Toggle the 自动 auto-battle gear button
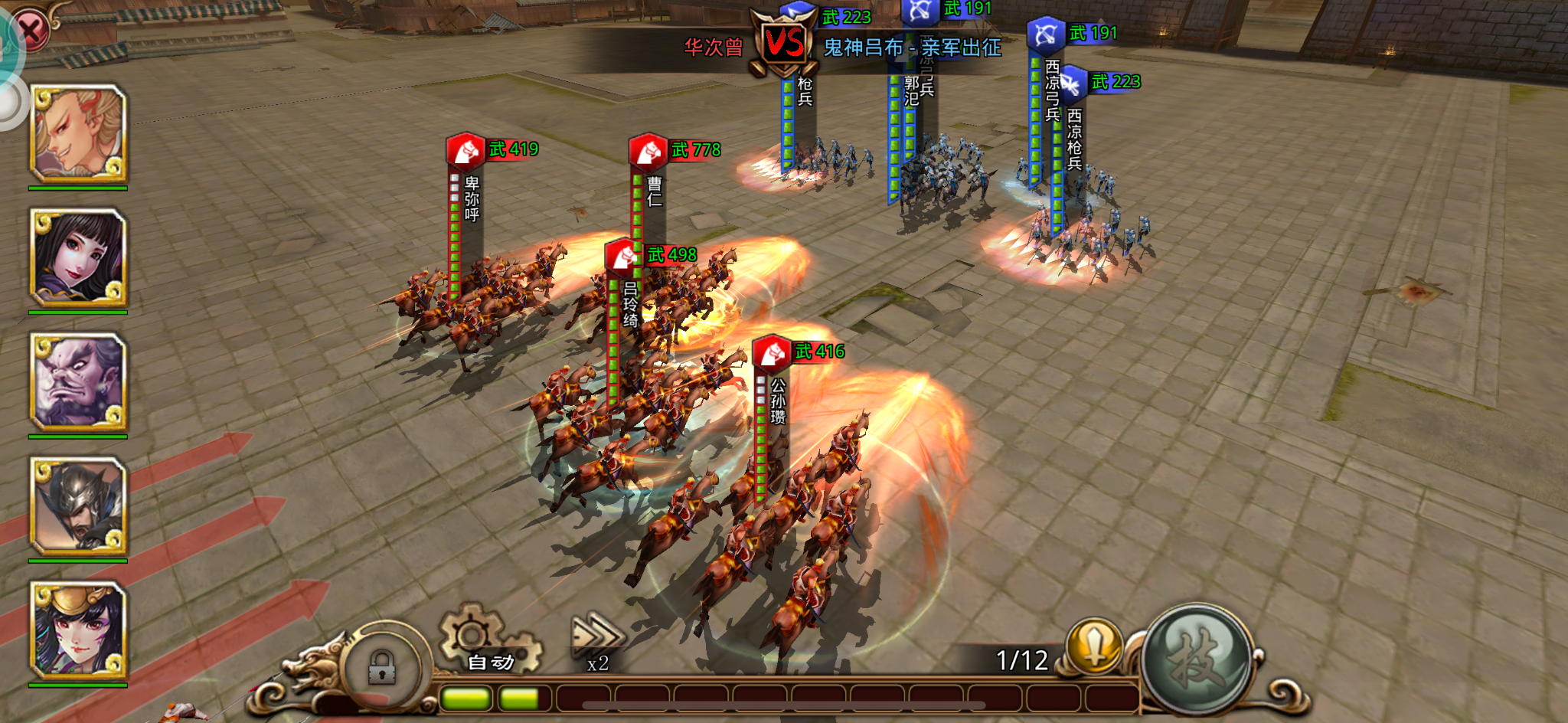This screenshot has height=723, width=1568. point(489,642)
